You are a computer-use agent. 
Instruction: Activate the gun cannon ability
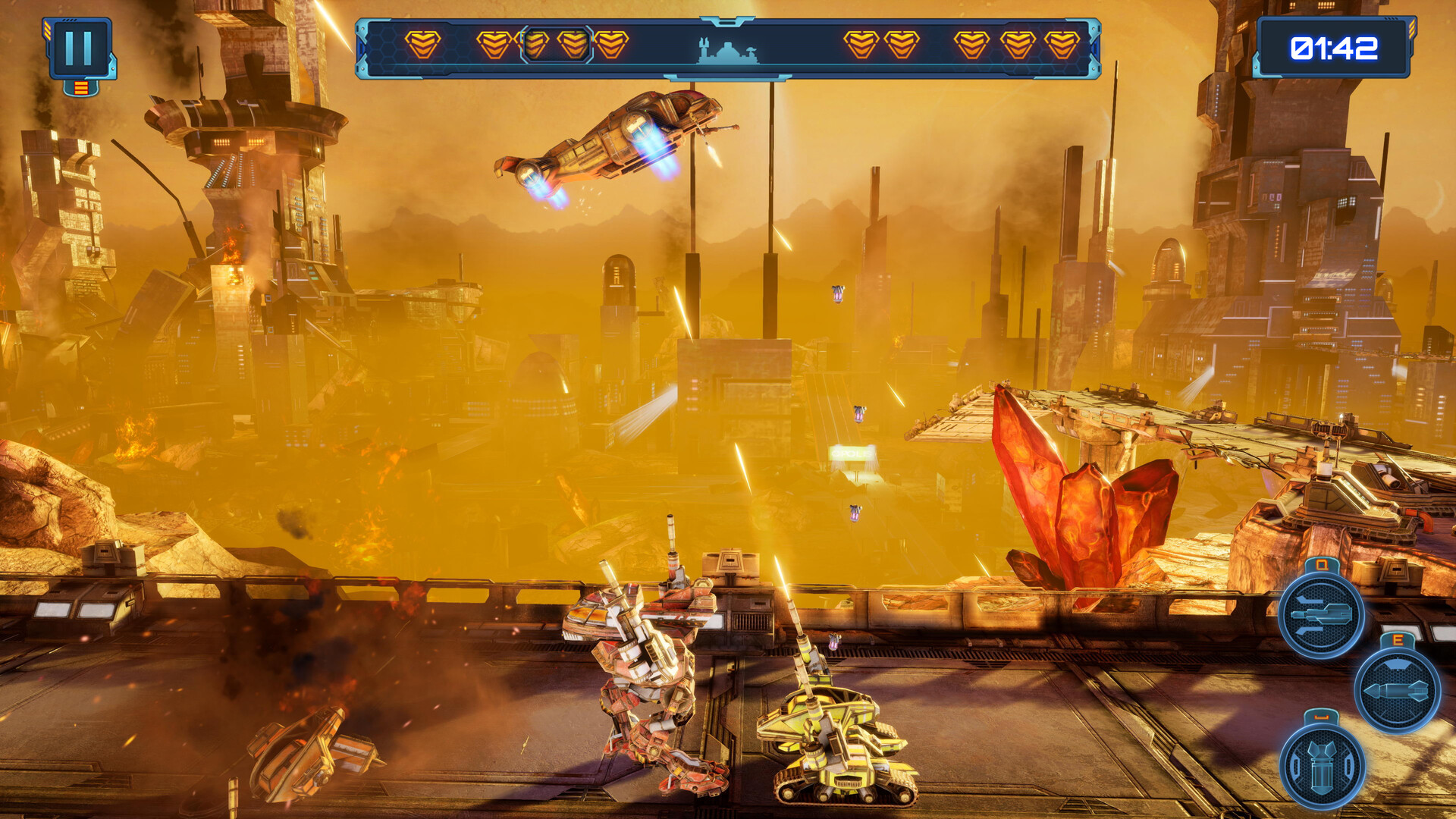(1321, 615)
